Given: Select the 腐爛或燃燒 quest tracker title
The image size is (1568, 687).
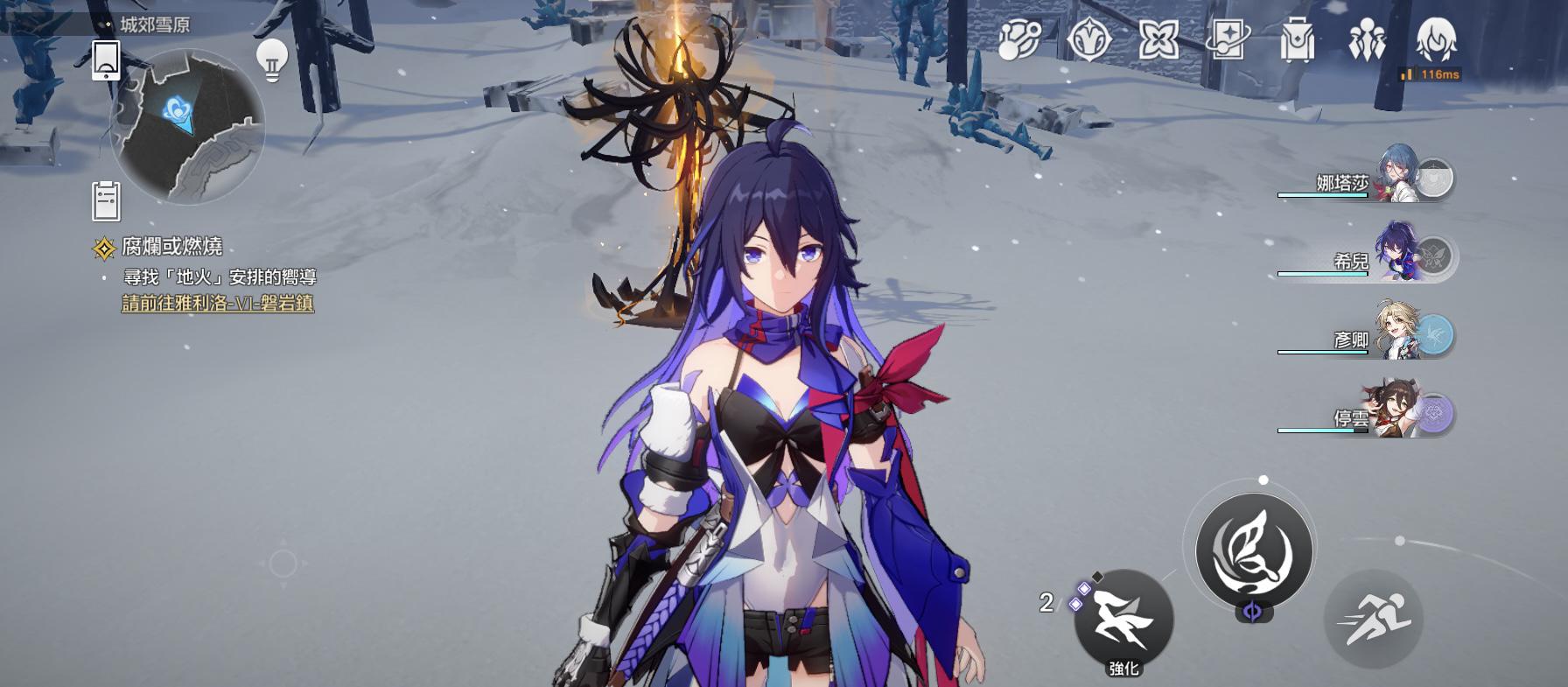Looking at the screenshot, I should coord(171,248).
